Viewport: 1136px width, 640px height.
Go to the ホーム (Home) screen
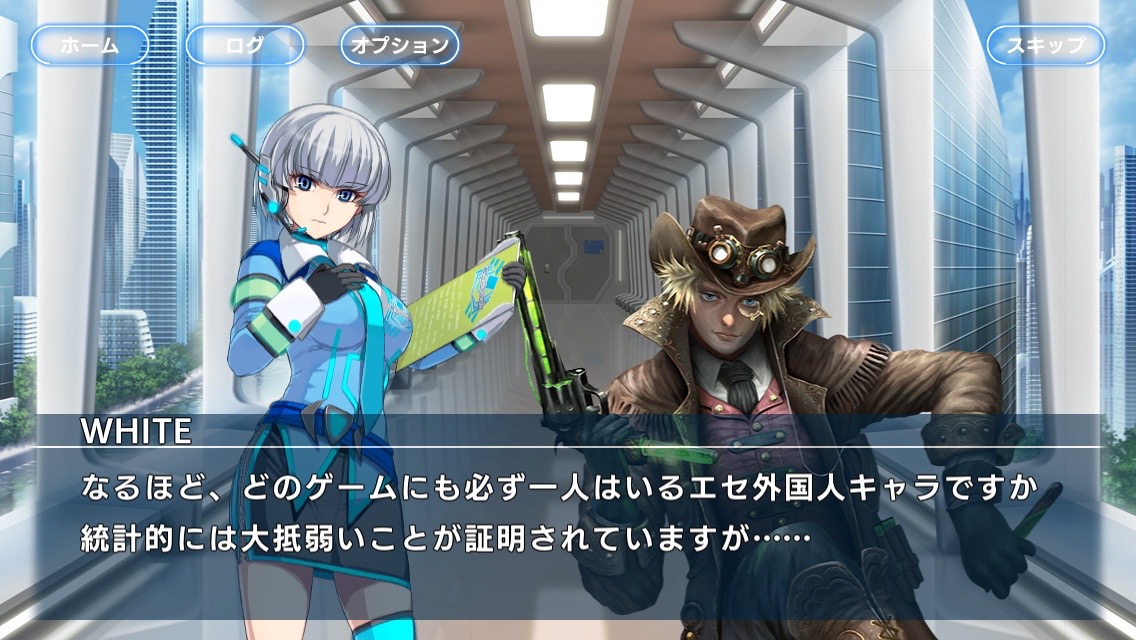coord(90,45)
